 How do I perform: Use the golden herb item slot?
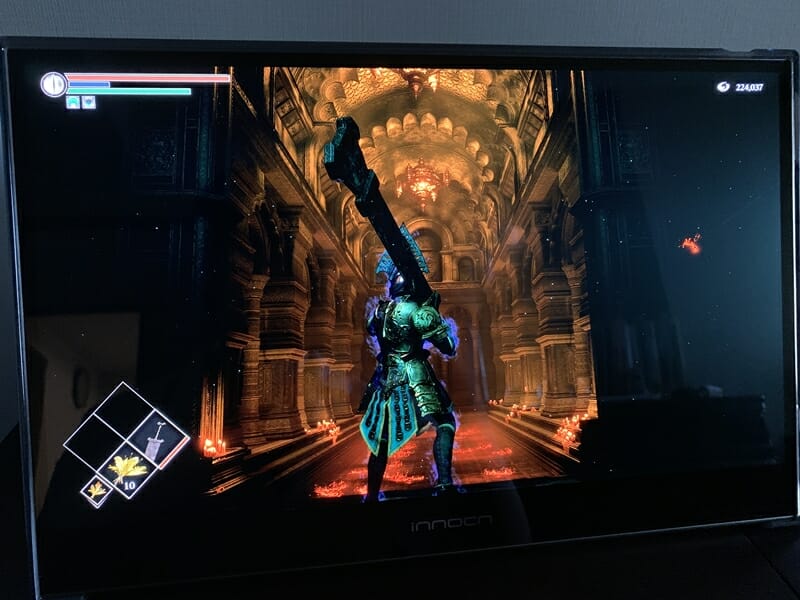point(127,468)
